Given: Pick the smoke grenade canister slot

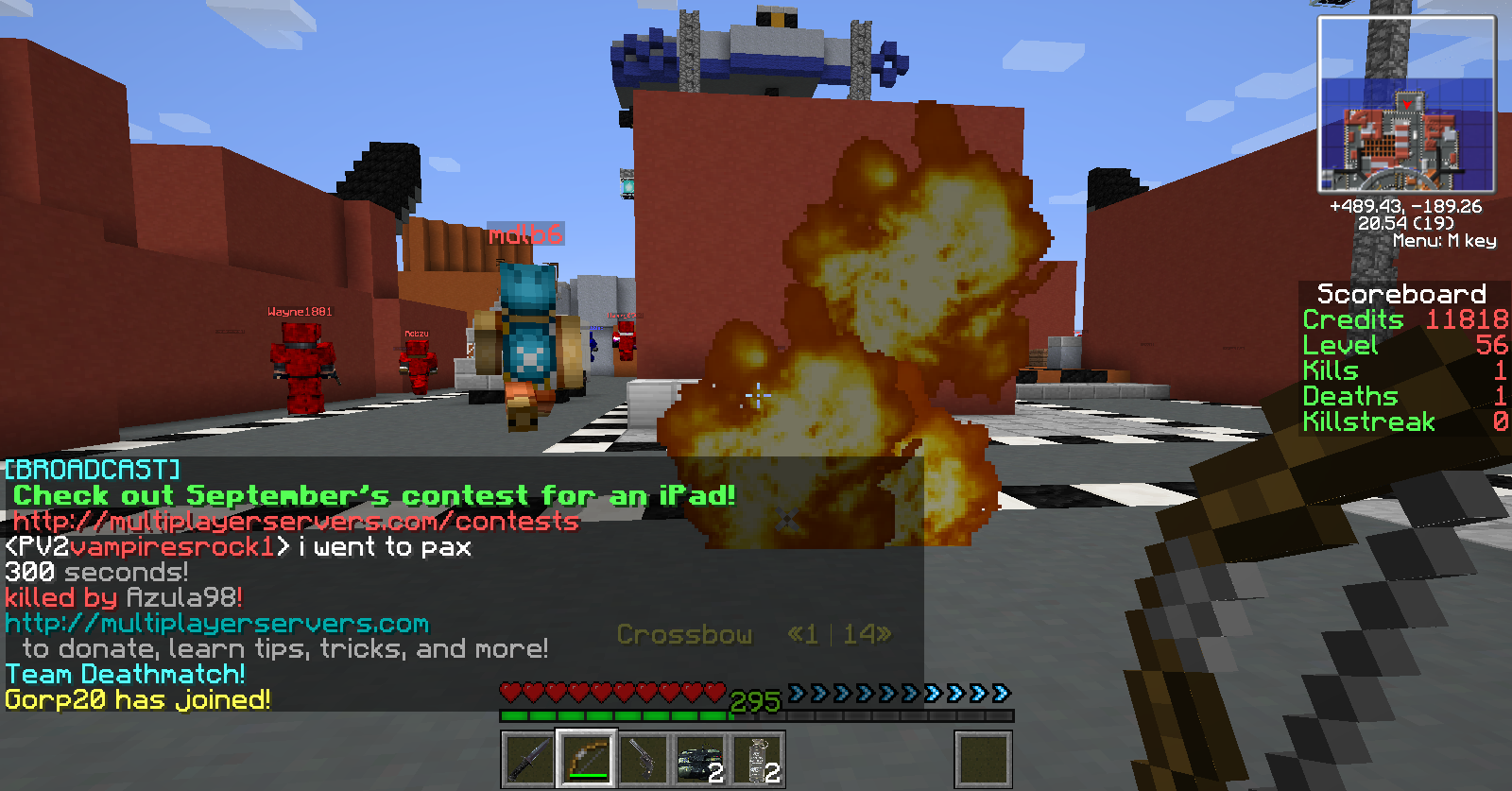Looking at the screenshot, I should [x=757, y=759].
